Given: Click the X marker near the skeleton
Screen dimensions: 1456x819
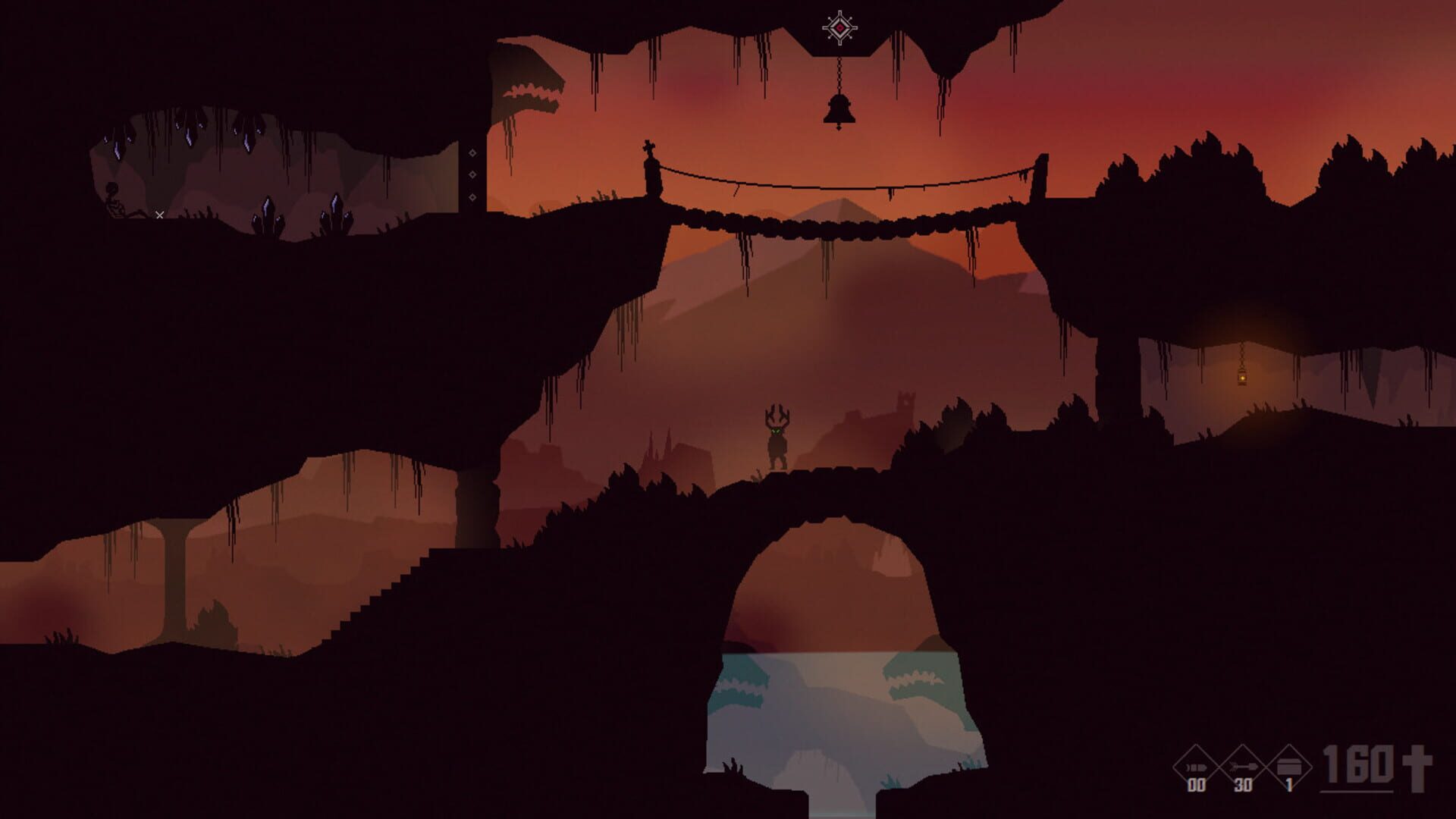Looking at the screenshot, I should [x=159, y=215].
